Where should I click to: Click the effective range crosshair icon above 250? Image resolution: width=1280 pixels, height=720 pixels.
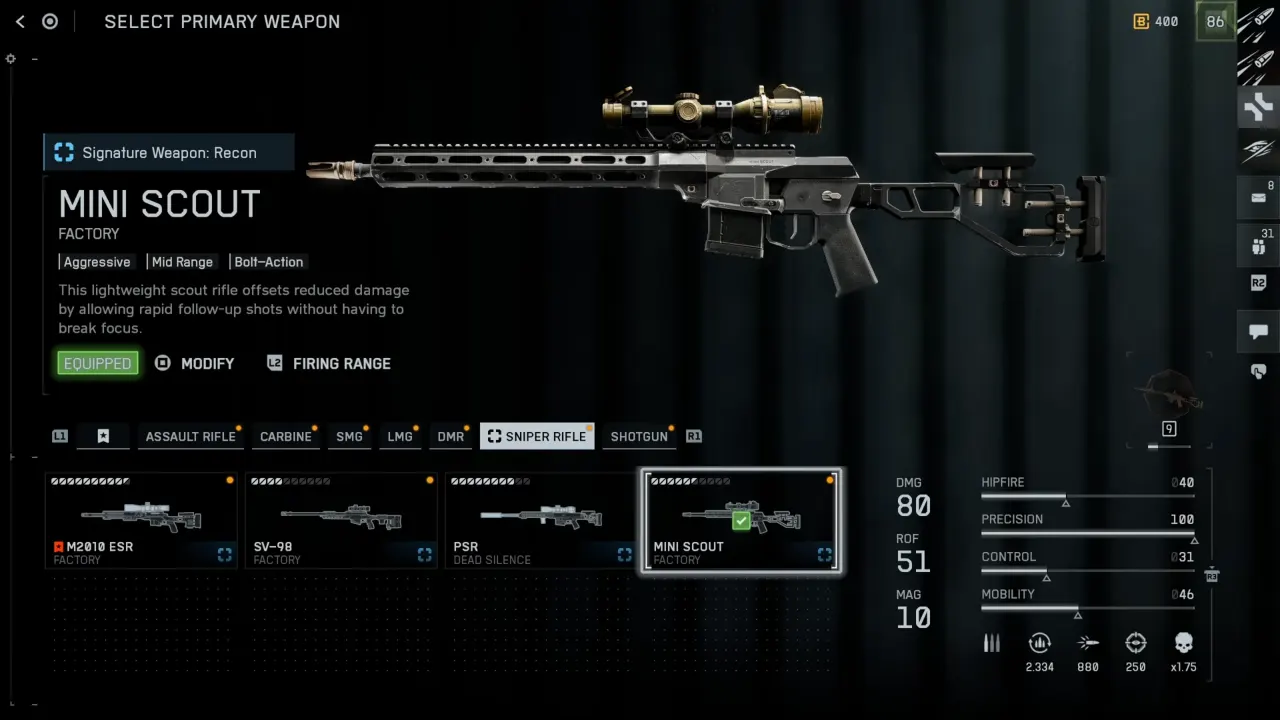pyautogui.click(x=1136, y=643)
